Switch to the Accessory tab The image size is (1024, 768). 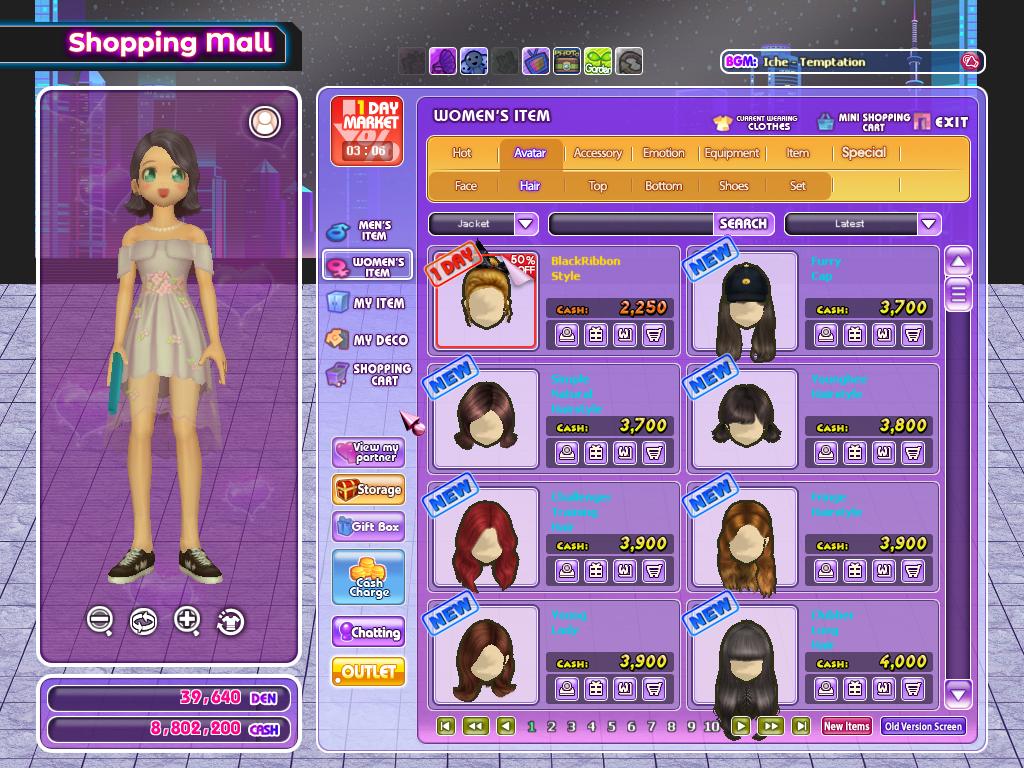tap(597, 153)
